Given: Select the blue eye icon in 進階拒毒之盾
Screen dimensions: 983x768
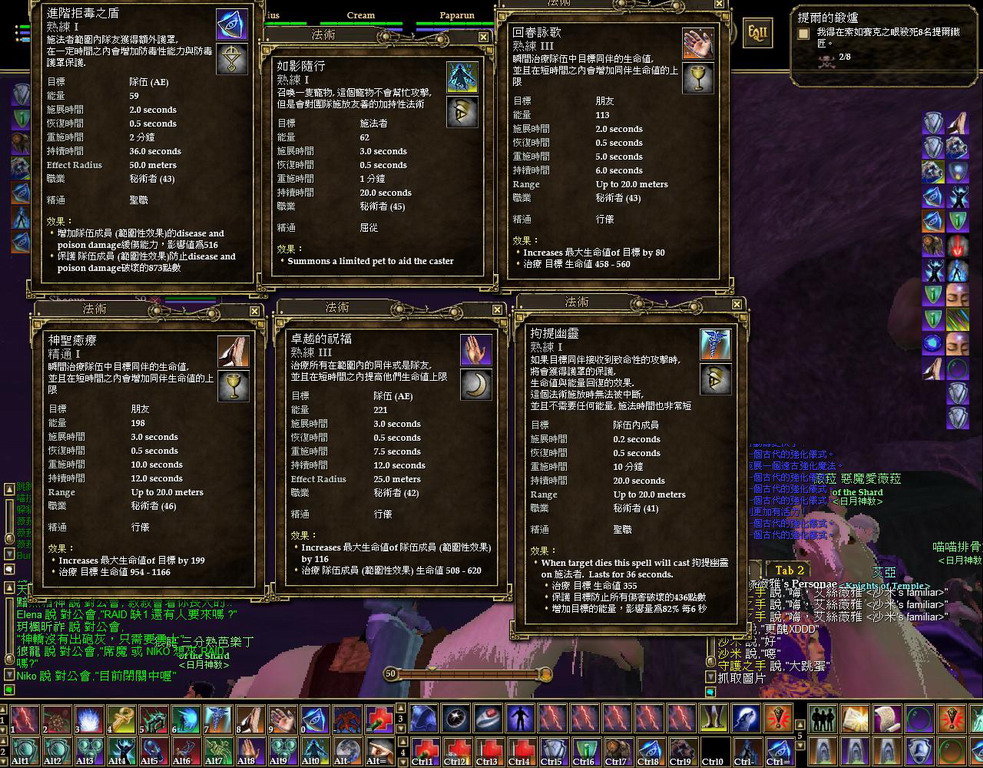Looking at the screenshot, I should click(x=232, y=24).
